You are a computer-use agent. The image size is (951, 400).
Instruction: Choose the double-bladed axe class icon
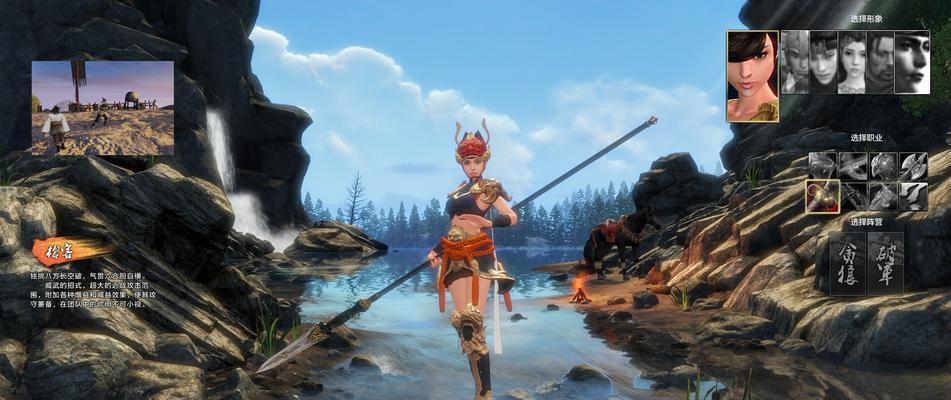913,165
